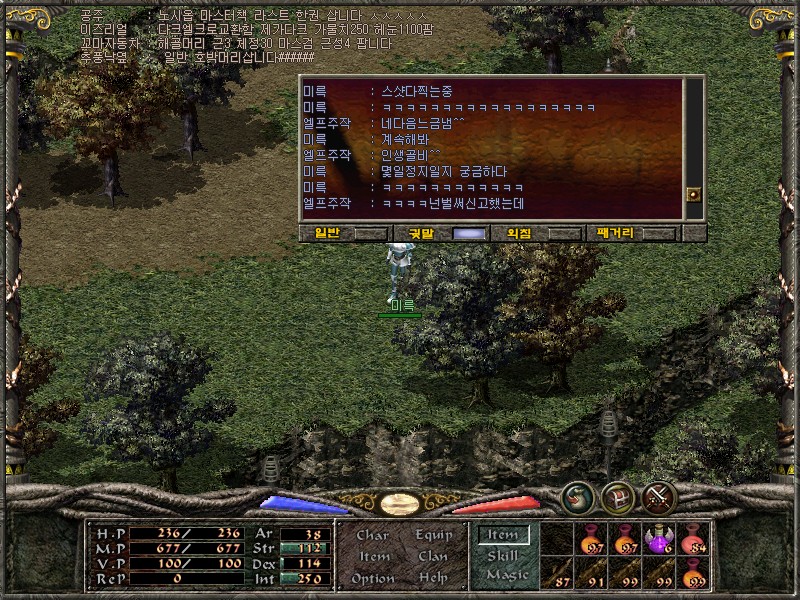Switch quickslots to the Skill tab
The width and height of the screenshot is (800, 600).
(503, 555)
